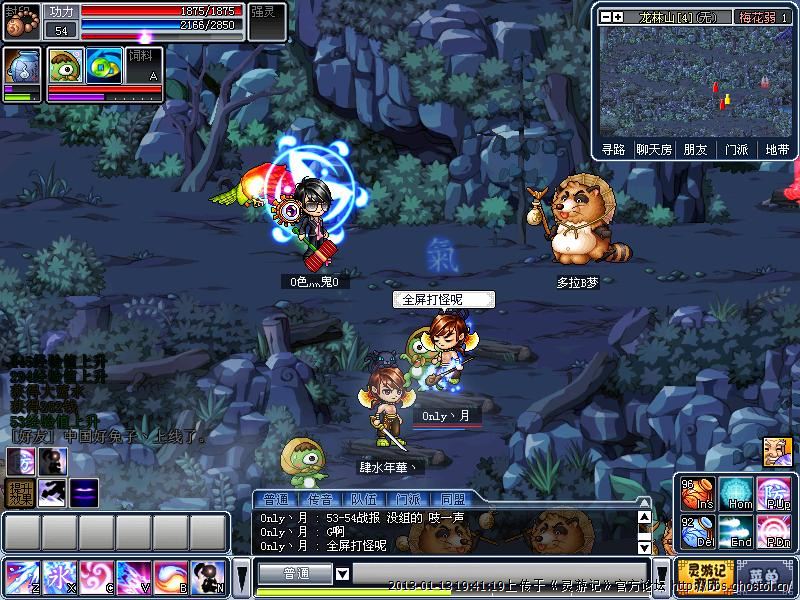Activate the defense 防 skill on PUp

774,494
